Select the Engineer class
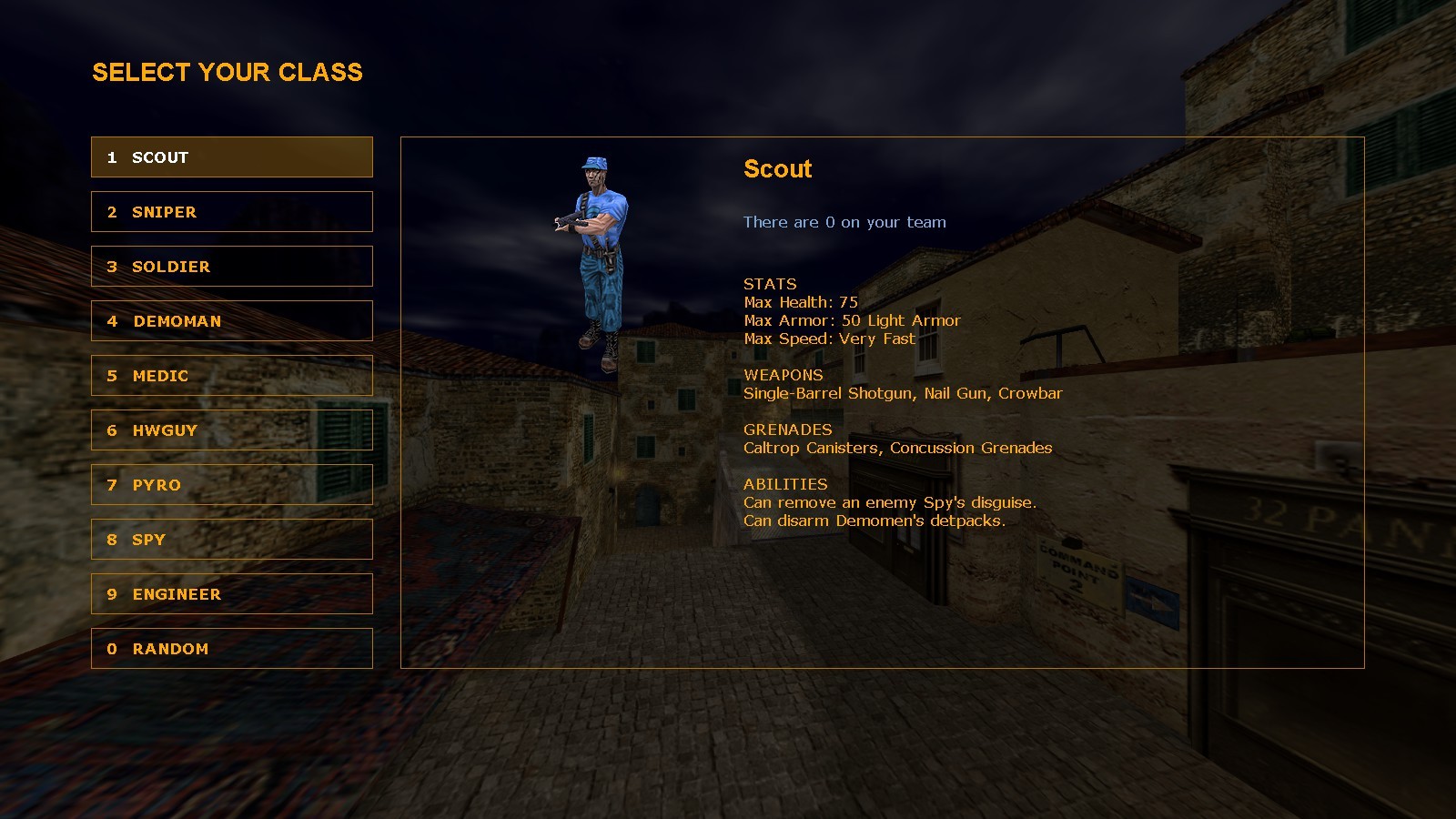Viewport: 1456px width, 819px height. tap(231, 593)
